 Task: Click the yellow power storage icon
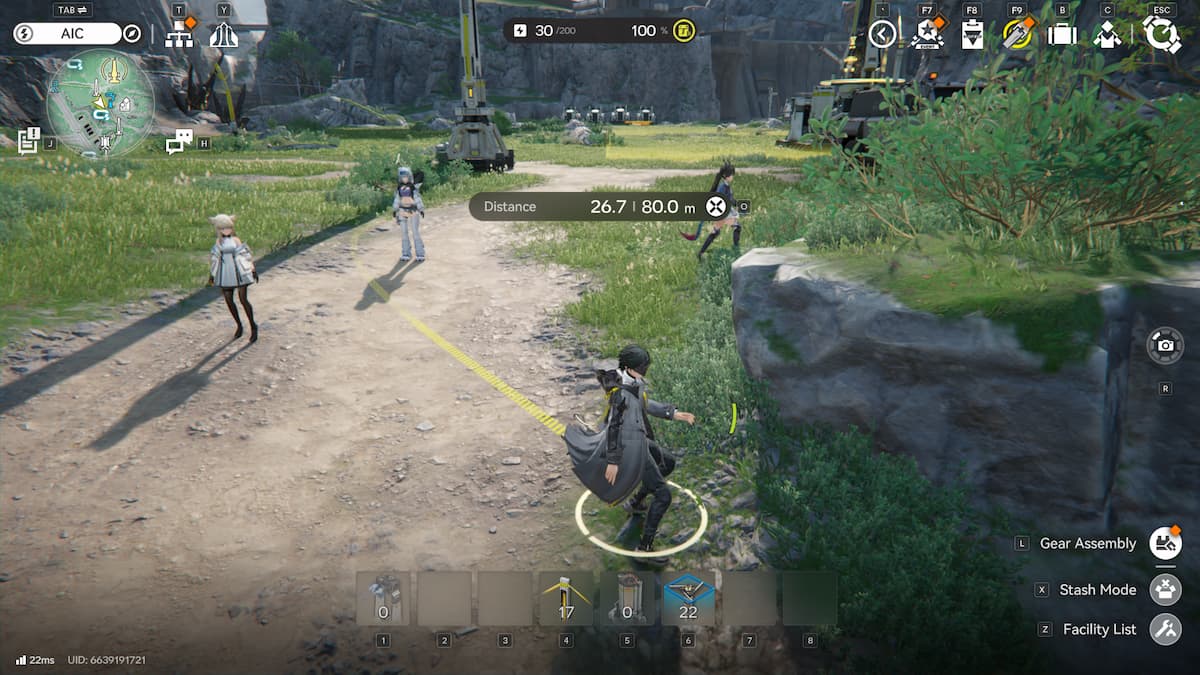[x=684, y=30]
